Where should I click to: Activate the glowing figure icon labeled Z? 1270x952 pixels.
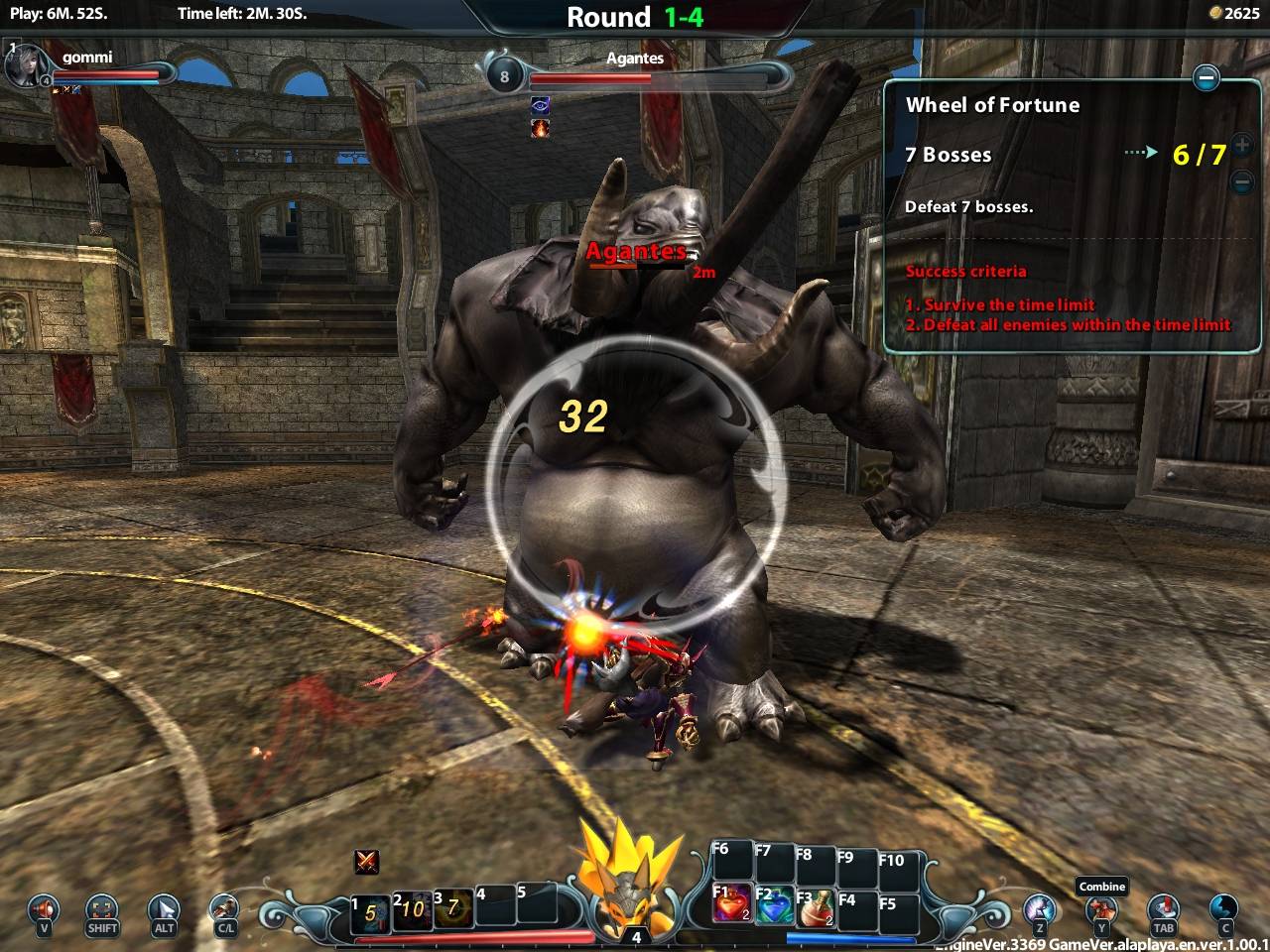pyautogui.click(x=1040, y=908)
